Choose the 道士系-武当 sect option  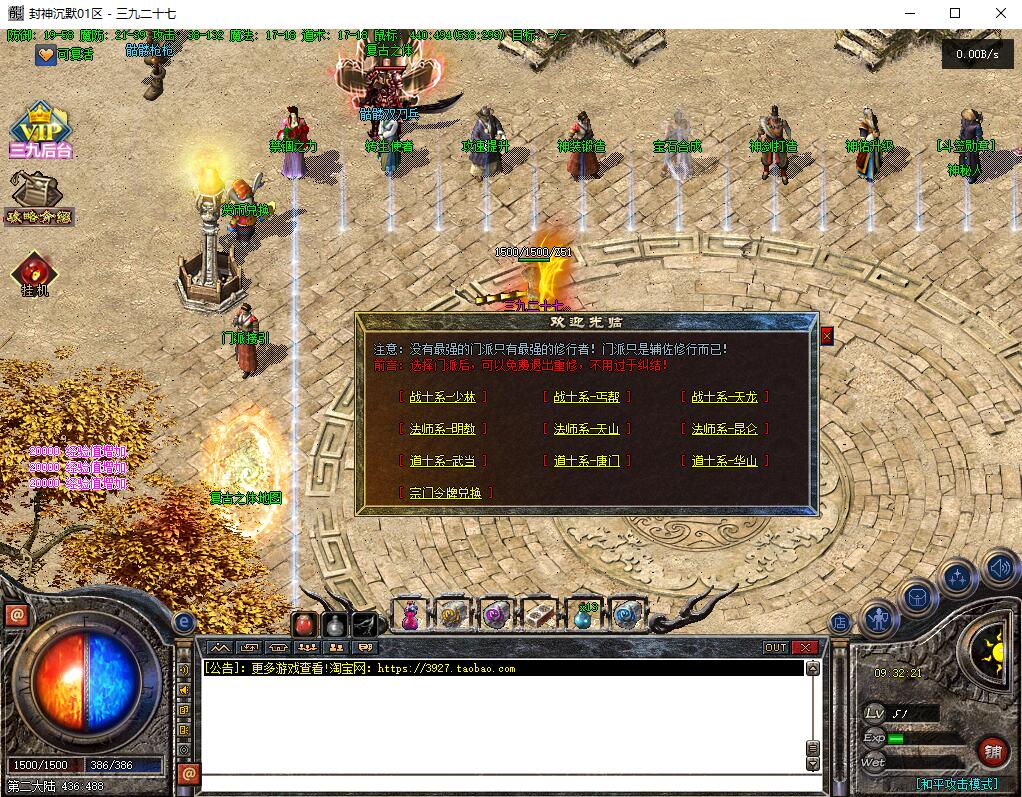[443, 461]
